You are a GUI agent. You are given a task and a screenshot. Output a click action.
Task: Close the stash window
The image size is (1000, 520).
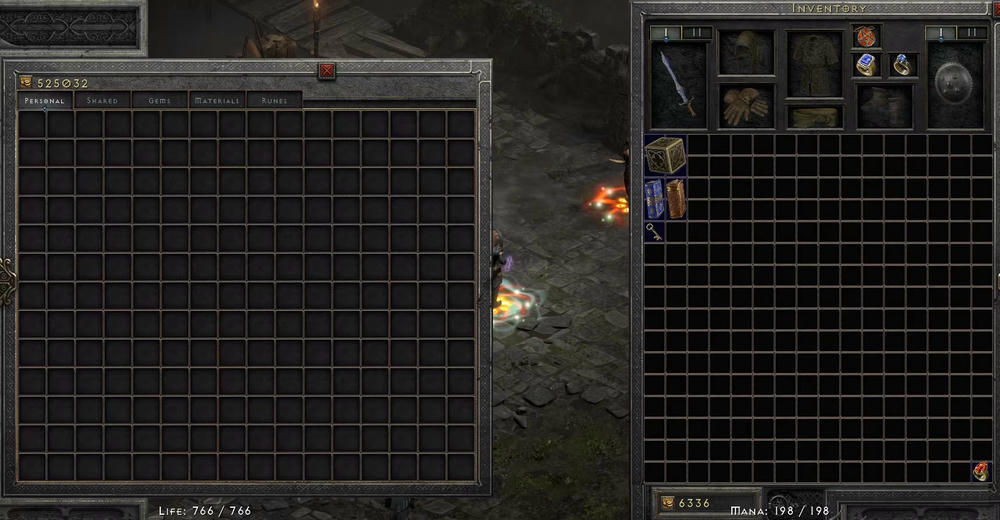coord(326,70)
